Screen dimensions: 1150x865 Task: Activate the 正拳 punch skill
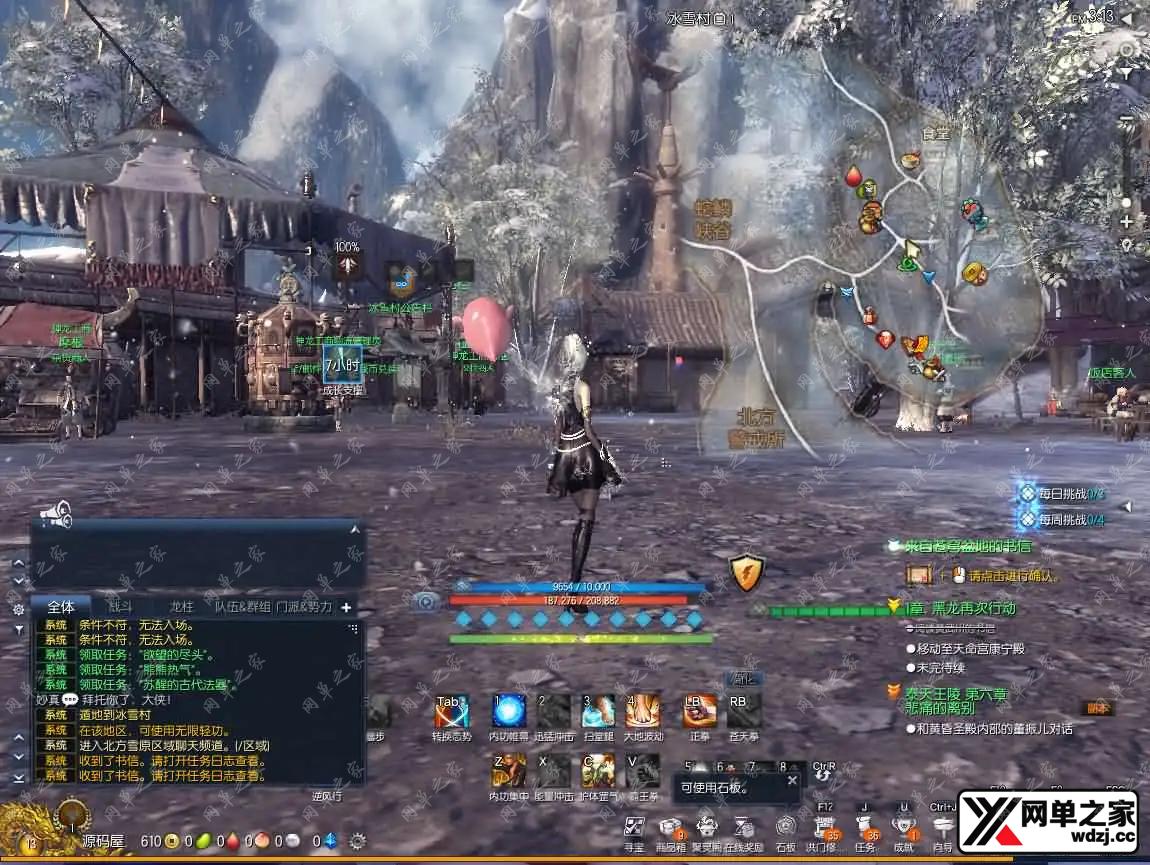tap(699, 711)
